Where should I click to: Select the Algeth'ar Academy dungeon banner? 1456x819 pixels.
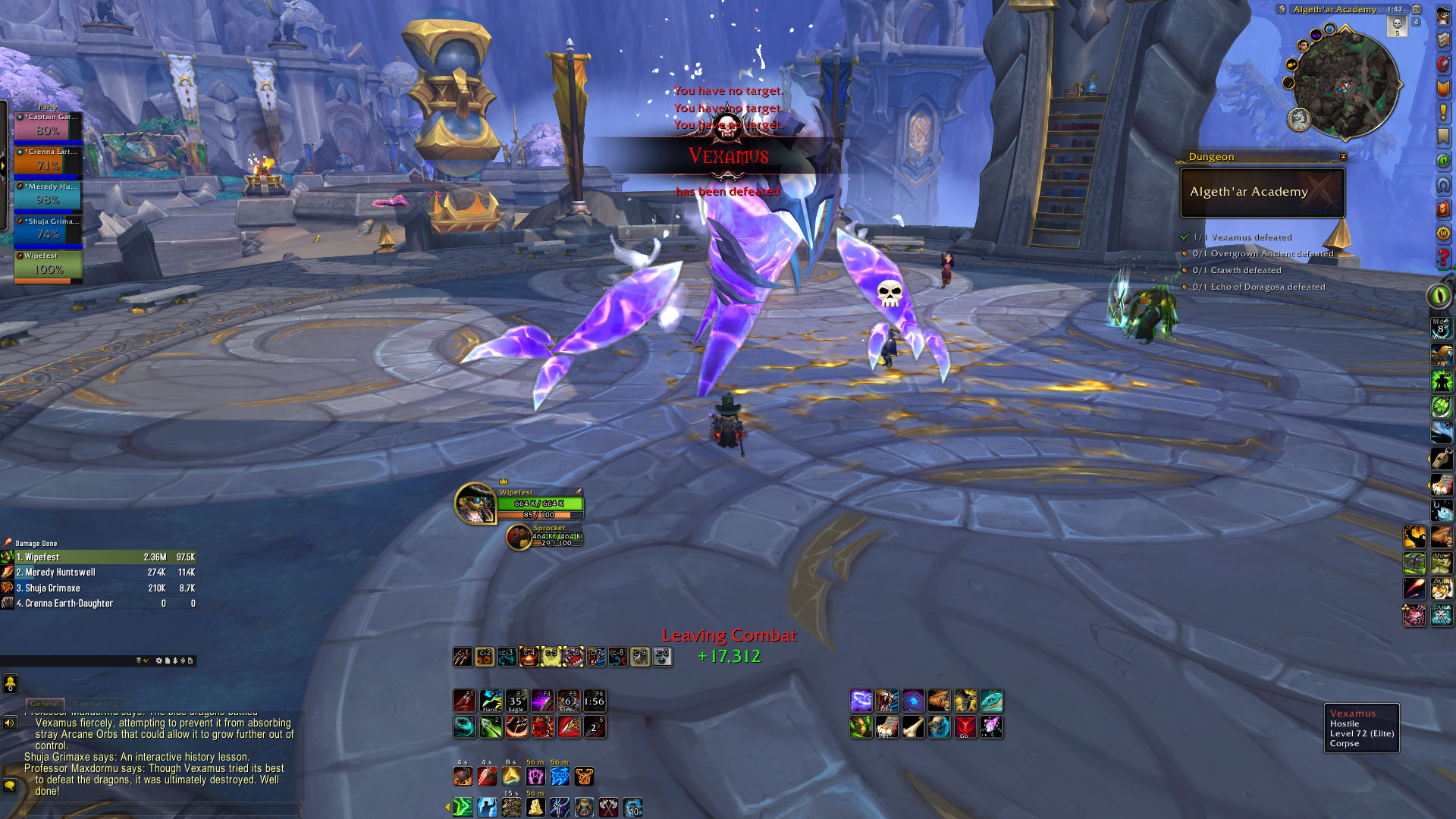[x=1262, y=193]
